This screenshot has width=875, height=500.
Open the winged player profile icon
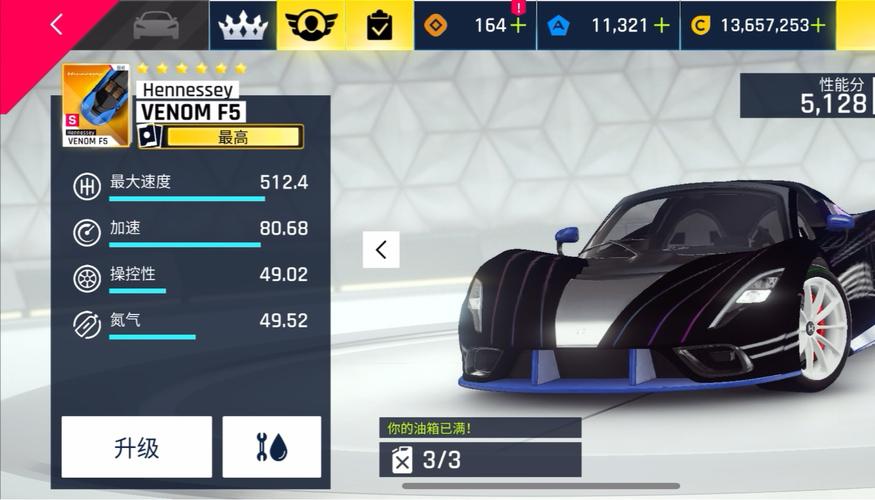(311, 26)
